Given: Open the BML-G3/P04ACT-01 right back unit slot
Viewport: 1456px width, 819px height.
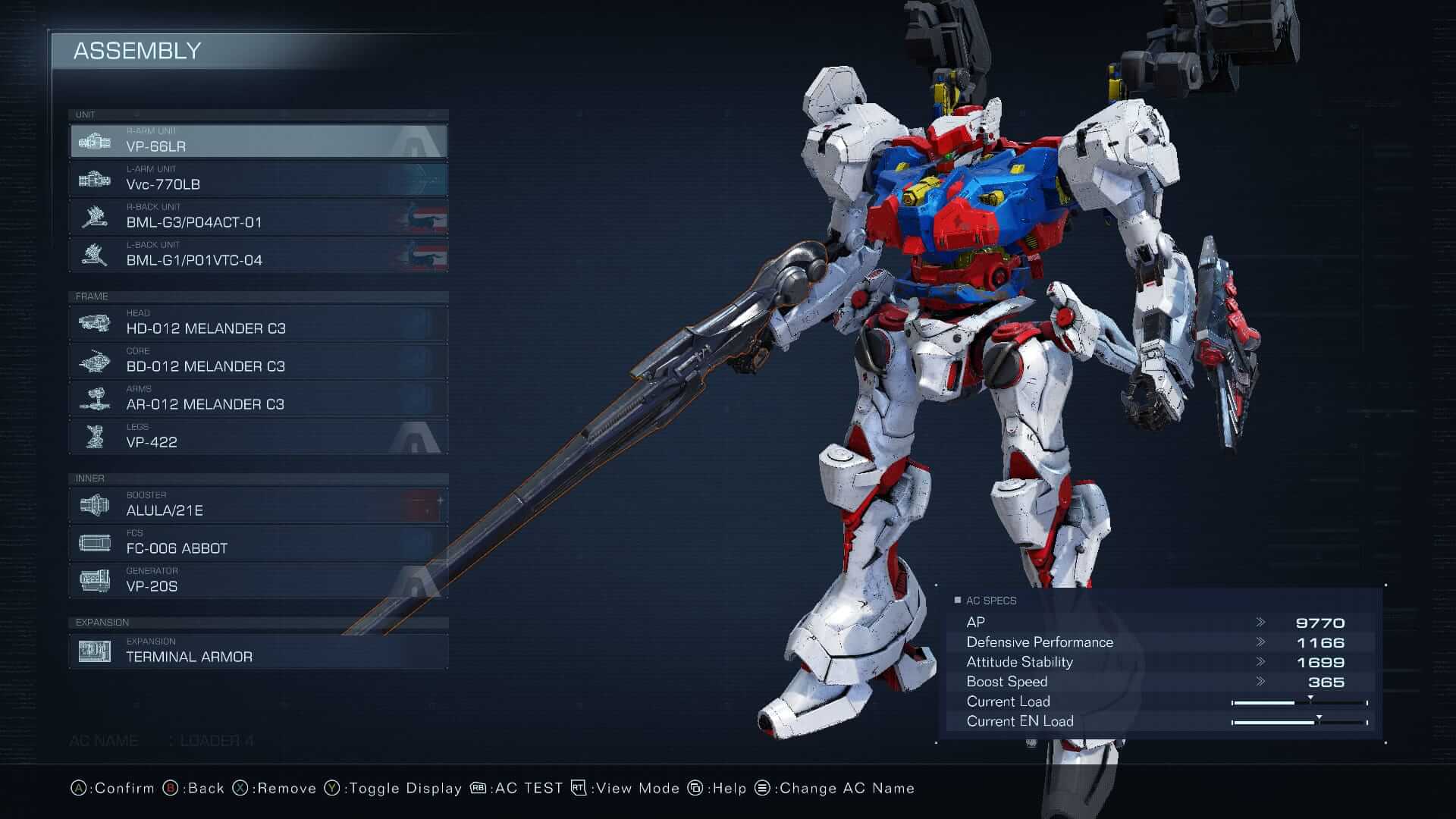Looking at the screenshot, I should 258,218.
